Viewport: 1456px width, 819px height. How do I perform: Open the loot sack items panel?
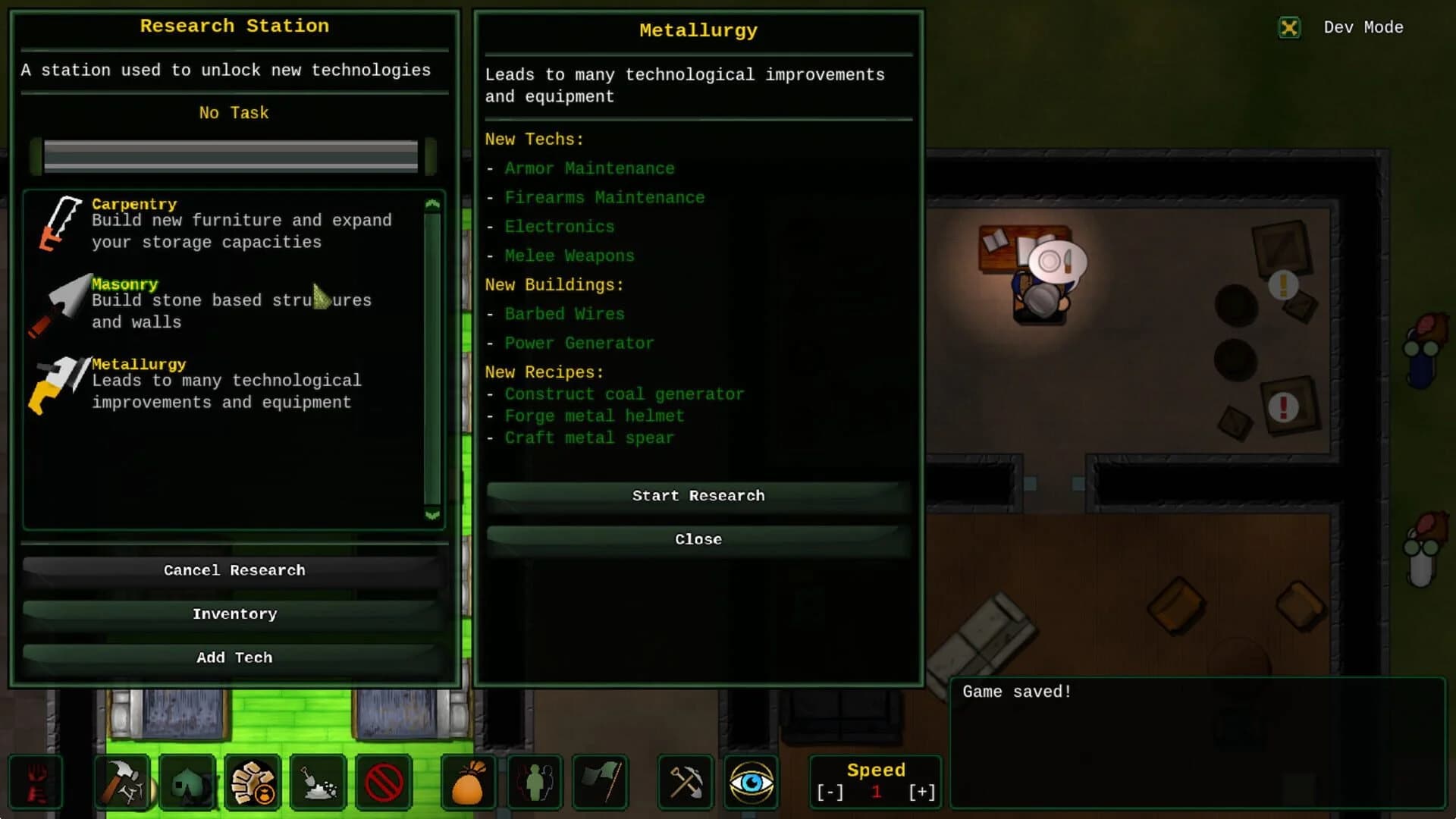point(469,782)
